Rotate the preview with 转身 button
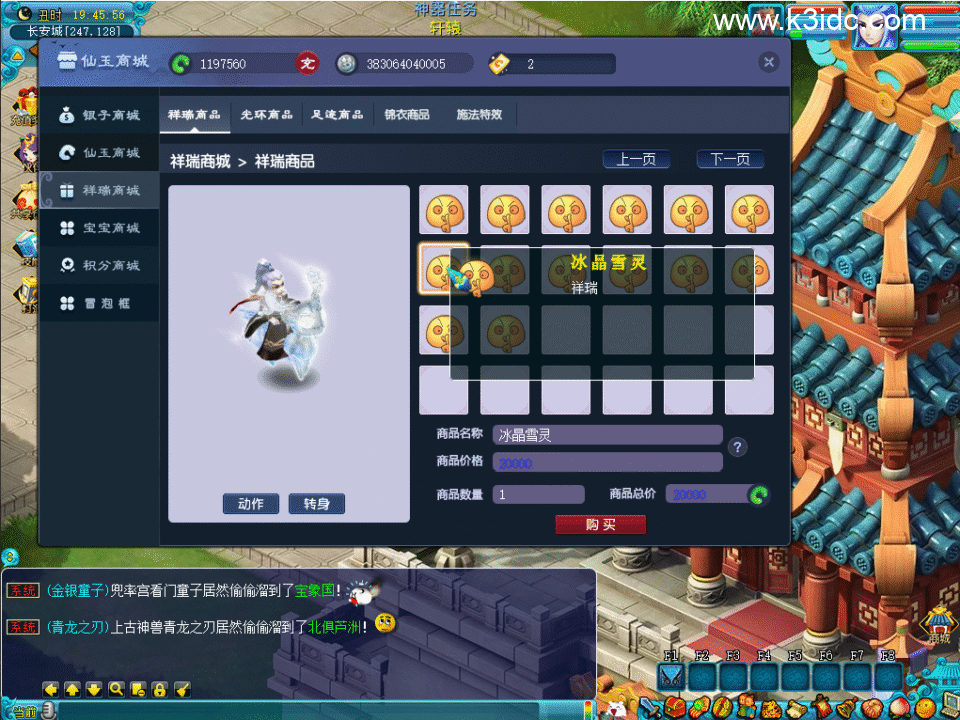 pos(316,504)
